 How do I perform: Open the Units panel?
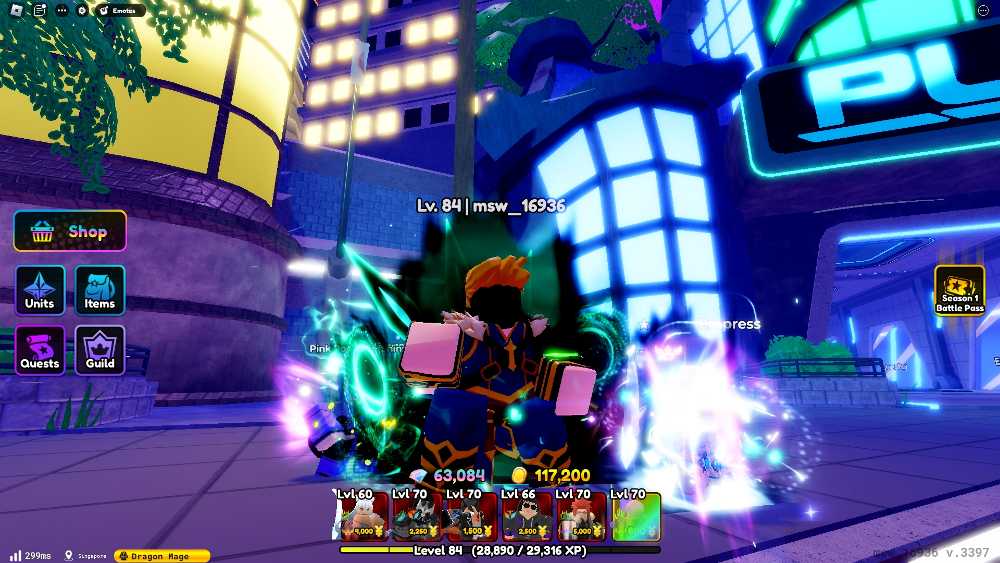pos(40,289)
